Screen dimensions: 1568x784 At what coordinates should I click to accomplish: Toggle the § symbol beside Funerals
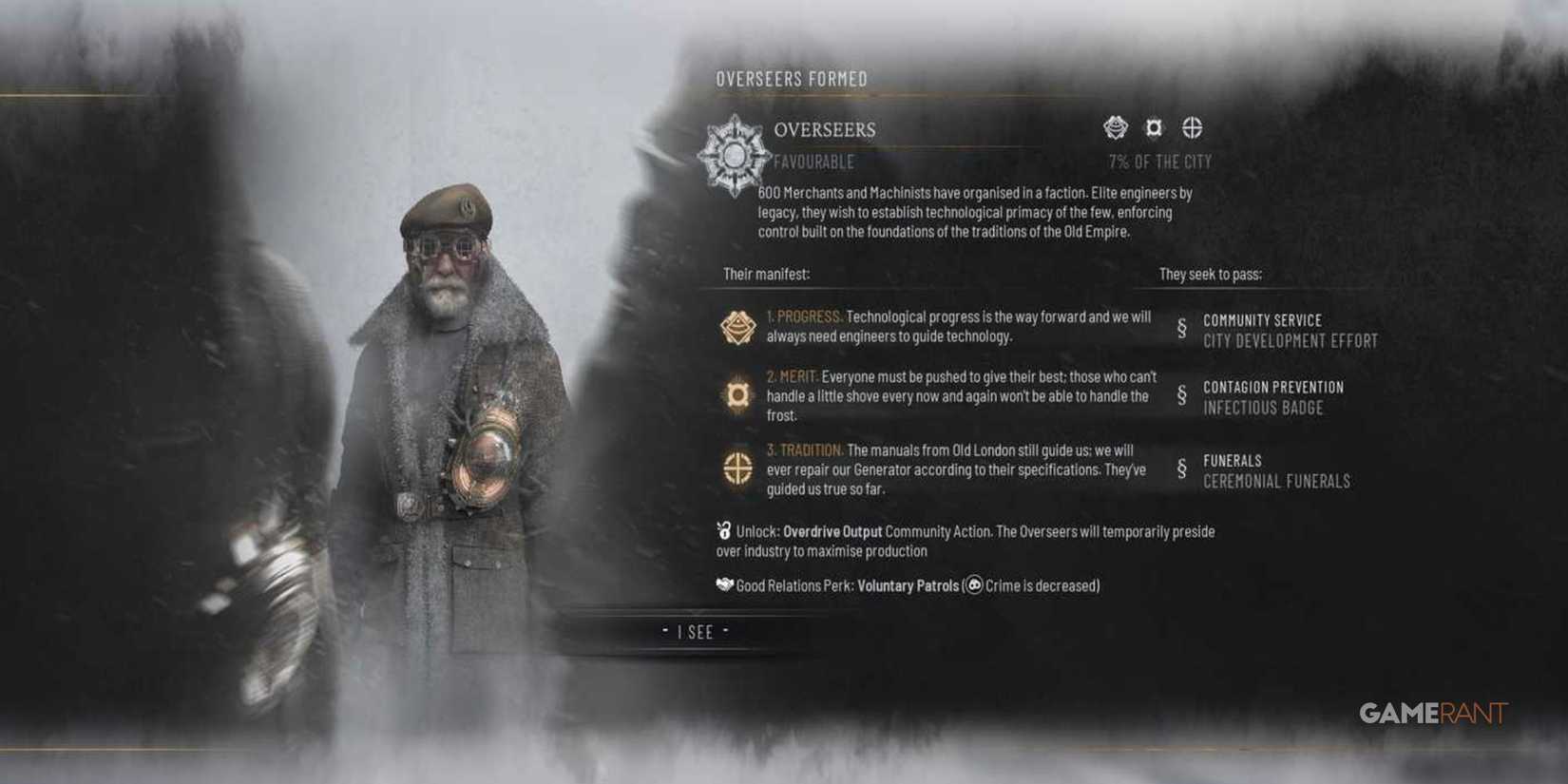point(1180,467)
